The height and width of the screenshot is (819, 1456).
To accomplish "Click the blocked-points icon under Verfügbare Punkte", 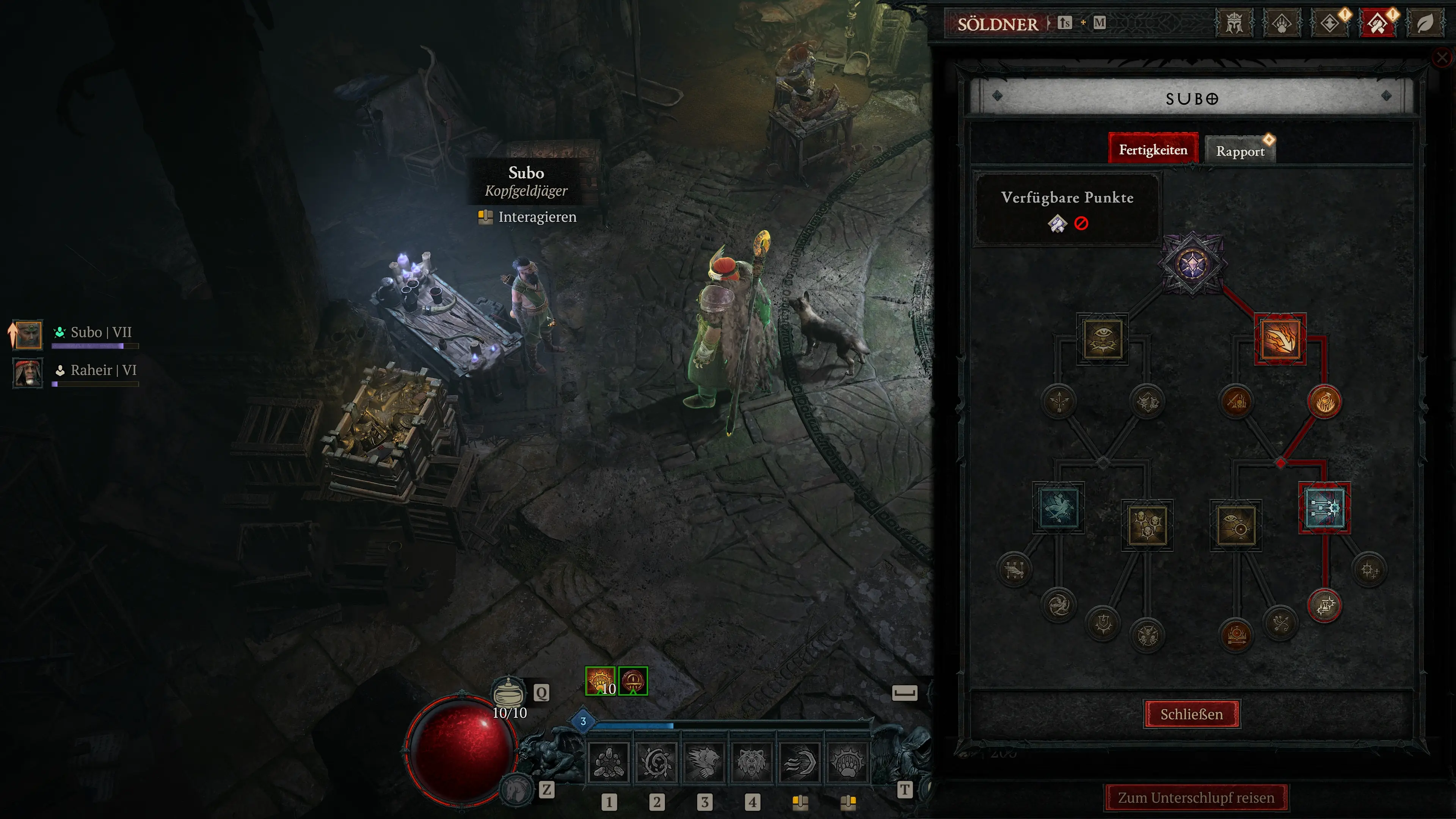I will coord(1081,223).
